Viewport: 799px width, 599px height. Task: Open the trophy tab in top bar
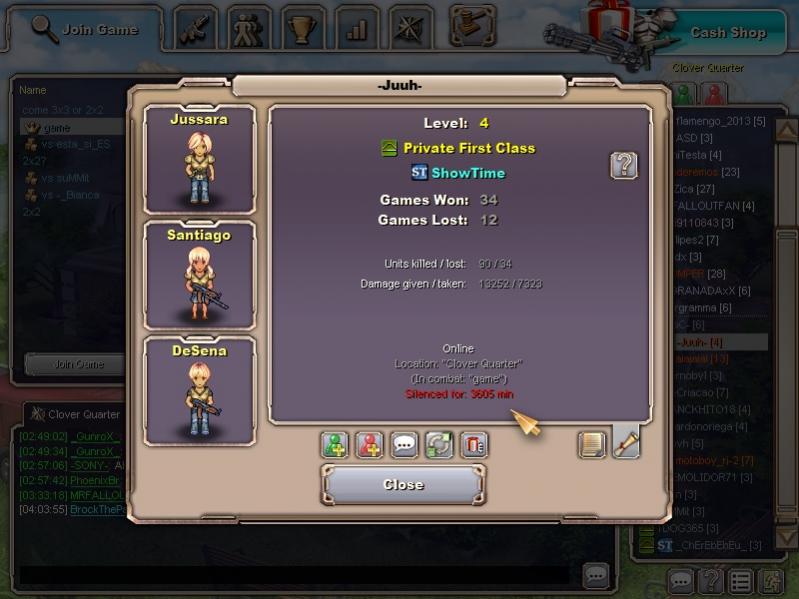click(302, 28)
